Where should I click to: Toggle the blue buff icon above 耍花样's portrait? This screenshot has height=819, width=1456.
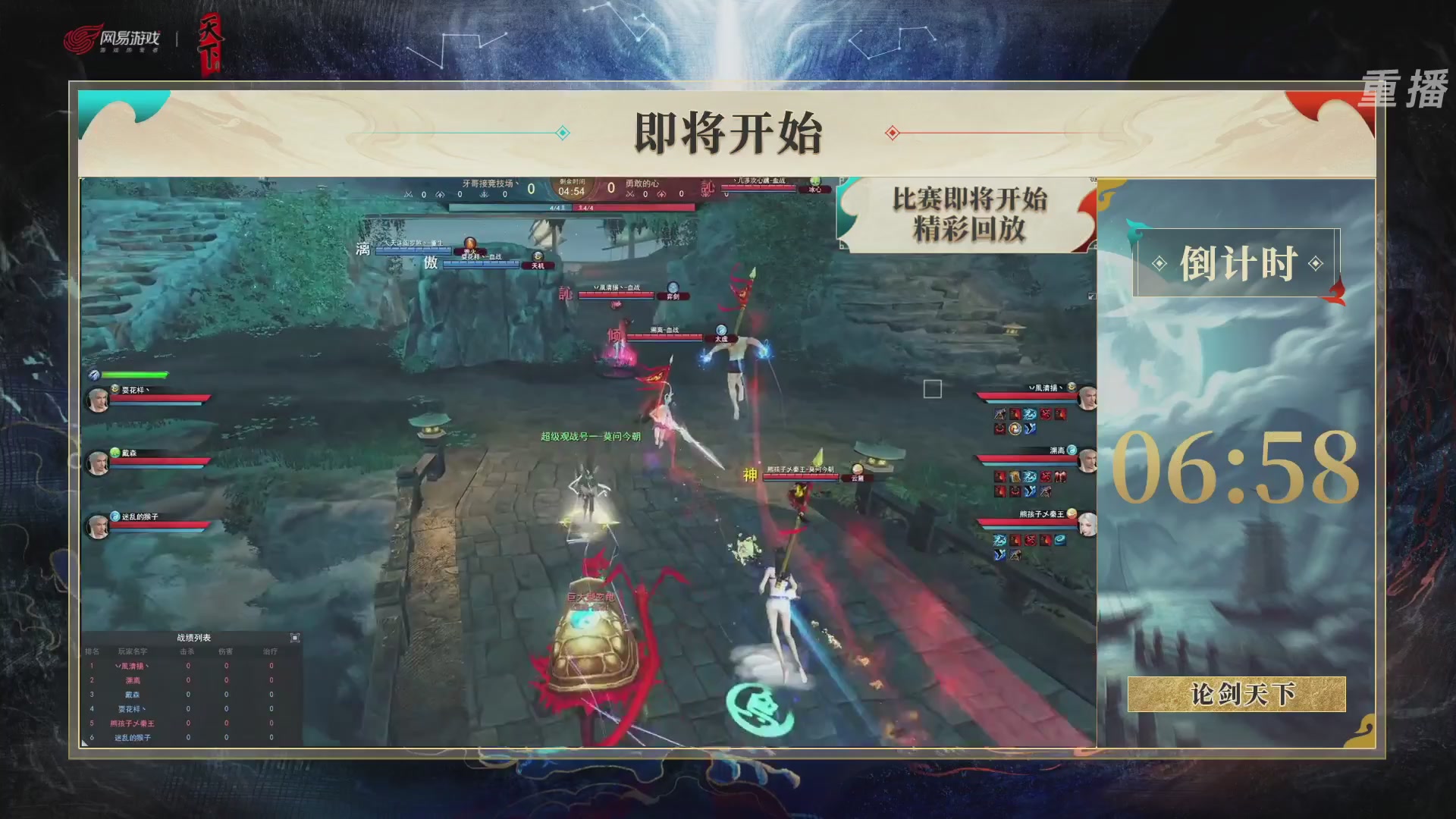pyautogui.click(x=93, y=374)
